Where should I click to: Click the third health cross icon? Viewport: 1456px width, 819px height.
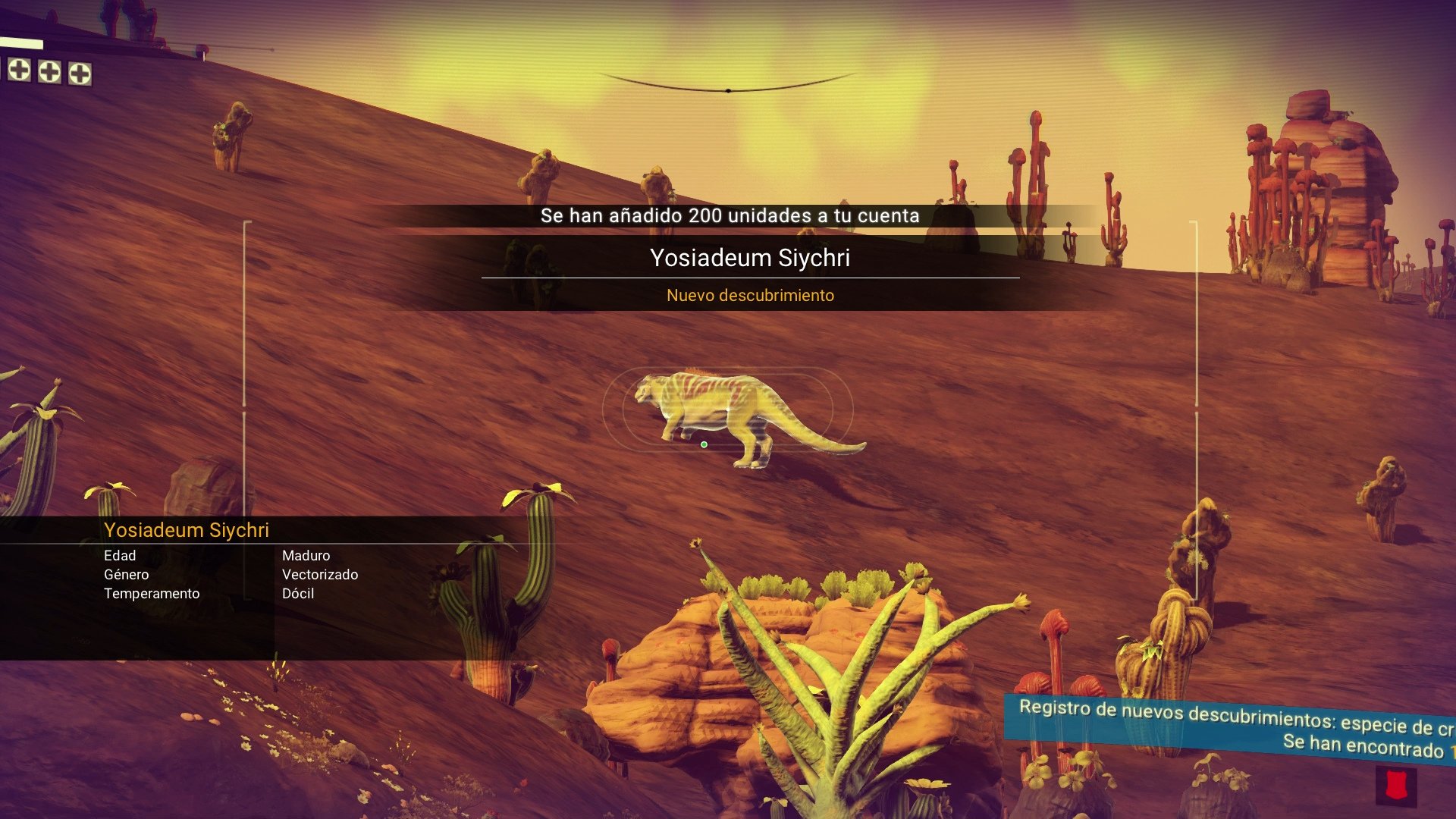(80, 74)
